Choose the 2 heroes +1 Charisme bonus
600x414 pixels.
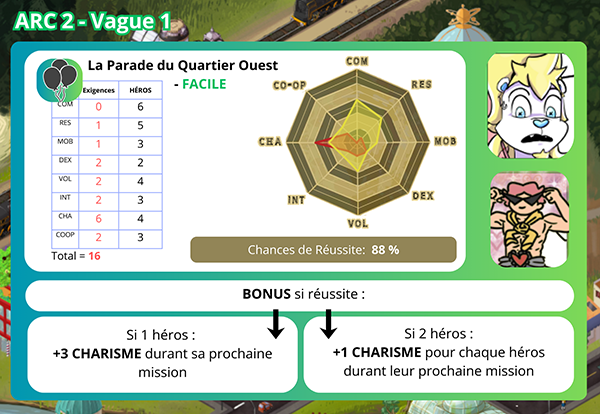pos(435,354)
